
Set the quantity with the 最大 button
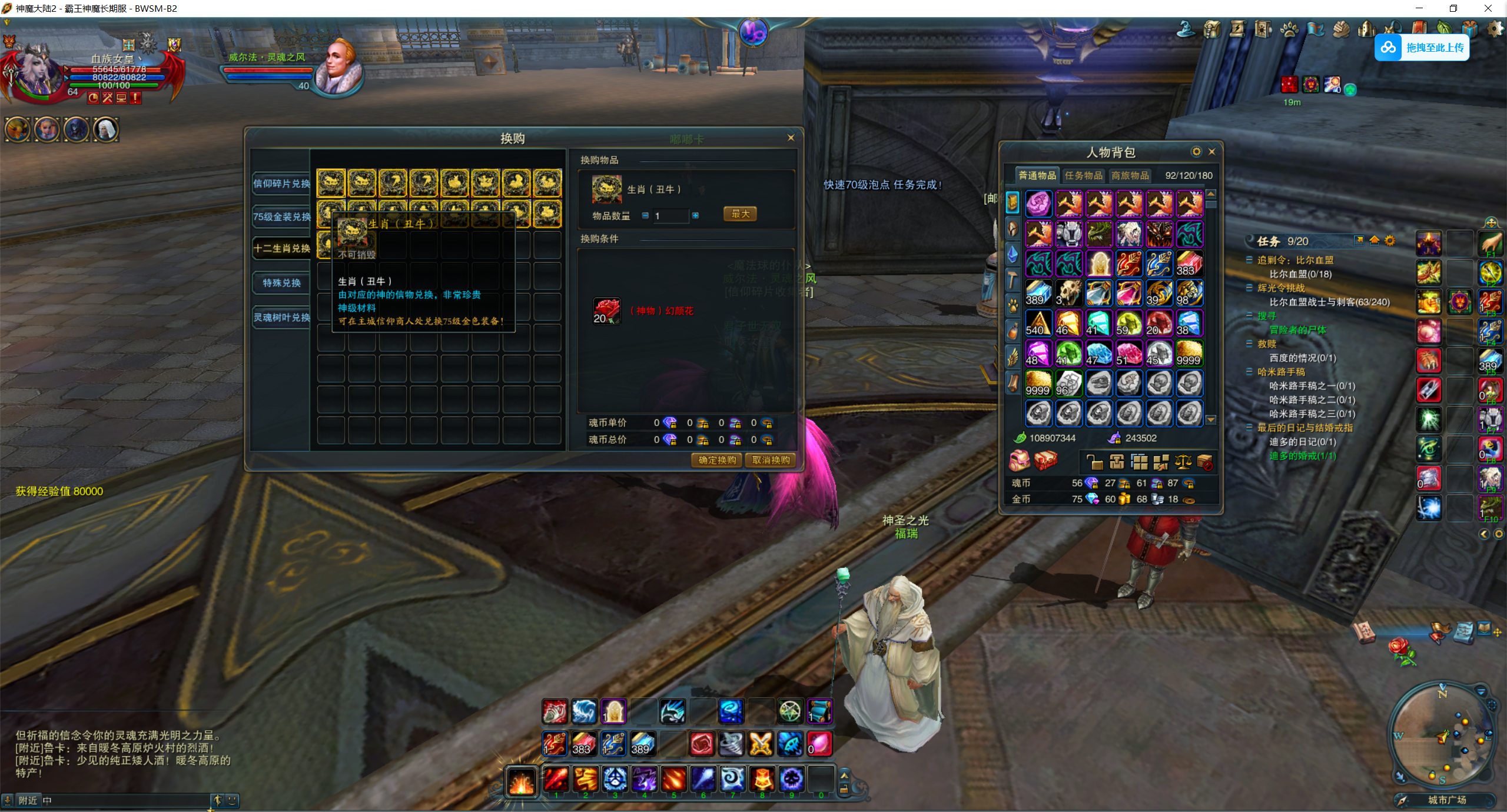[x=740, y=214]
